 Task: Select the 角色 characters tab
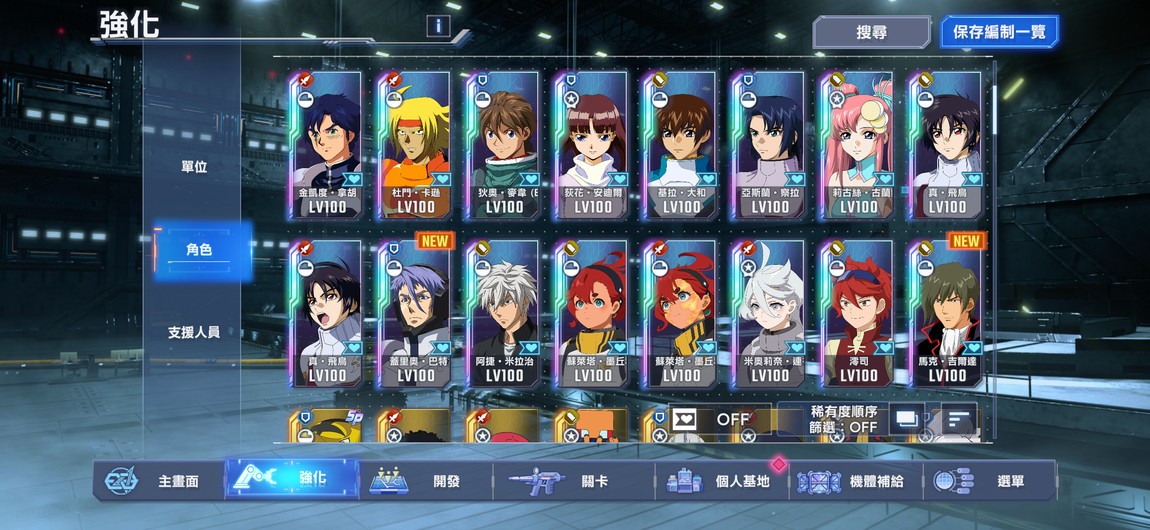199,249
